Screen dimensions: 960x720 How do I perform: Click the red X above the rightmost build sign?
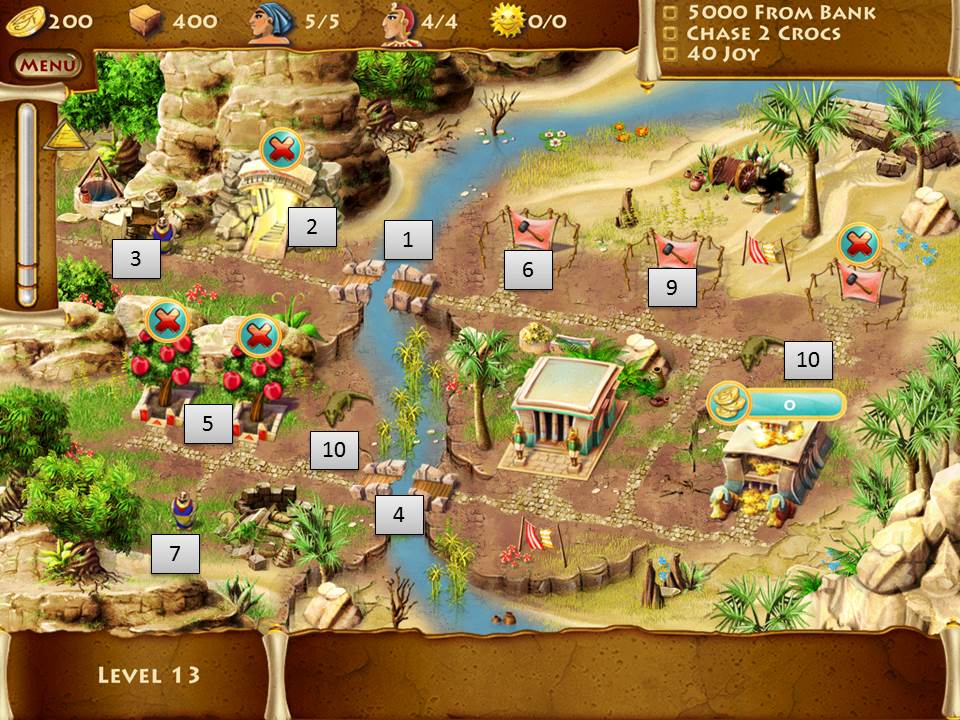[x=858, y=243]
